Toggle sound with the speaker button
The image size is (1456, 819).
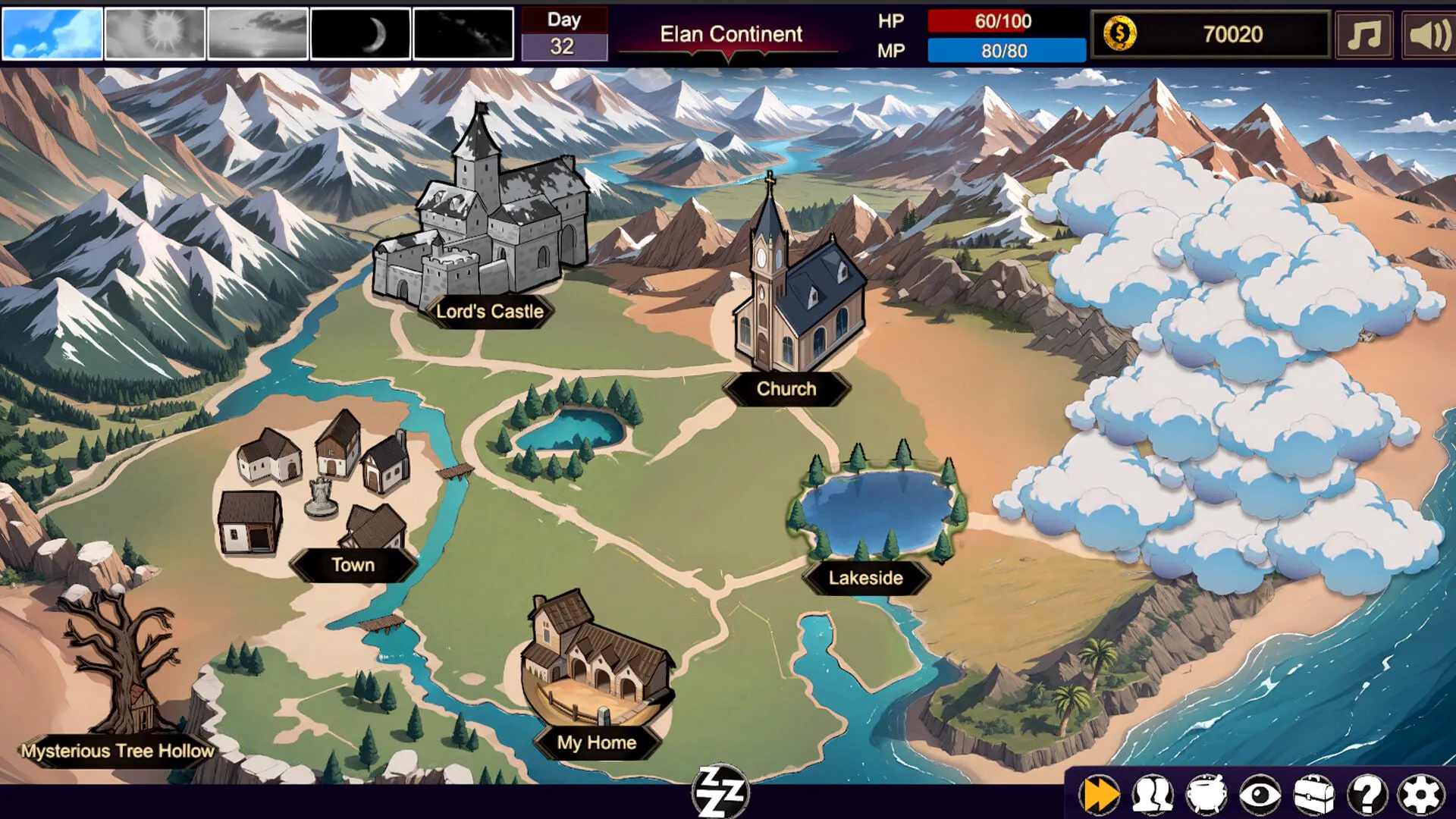click(1429, 34)
